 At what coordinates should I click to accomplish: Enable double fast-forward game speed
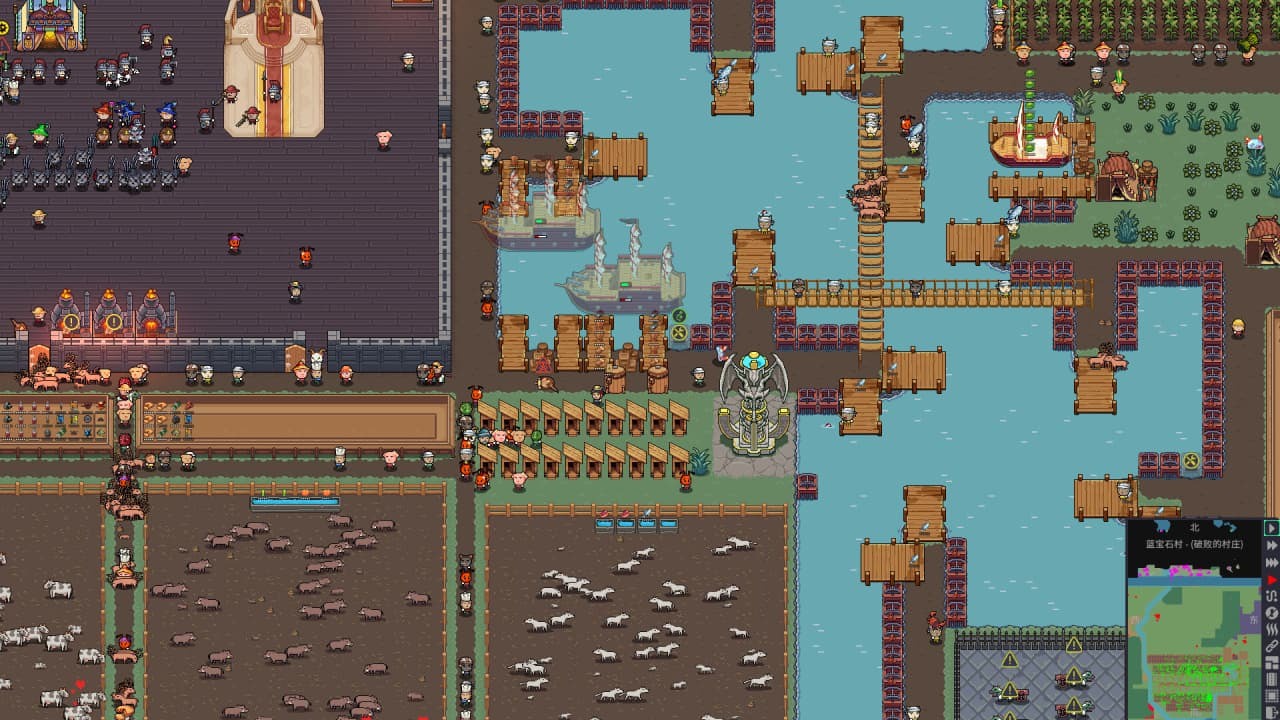click(x=1271, y=544)
